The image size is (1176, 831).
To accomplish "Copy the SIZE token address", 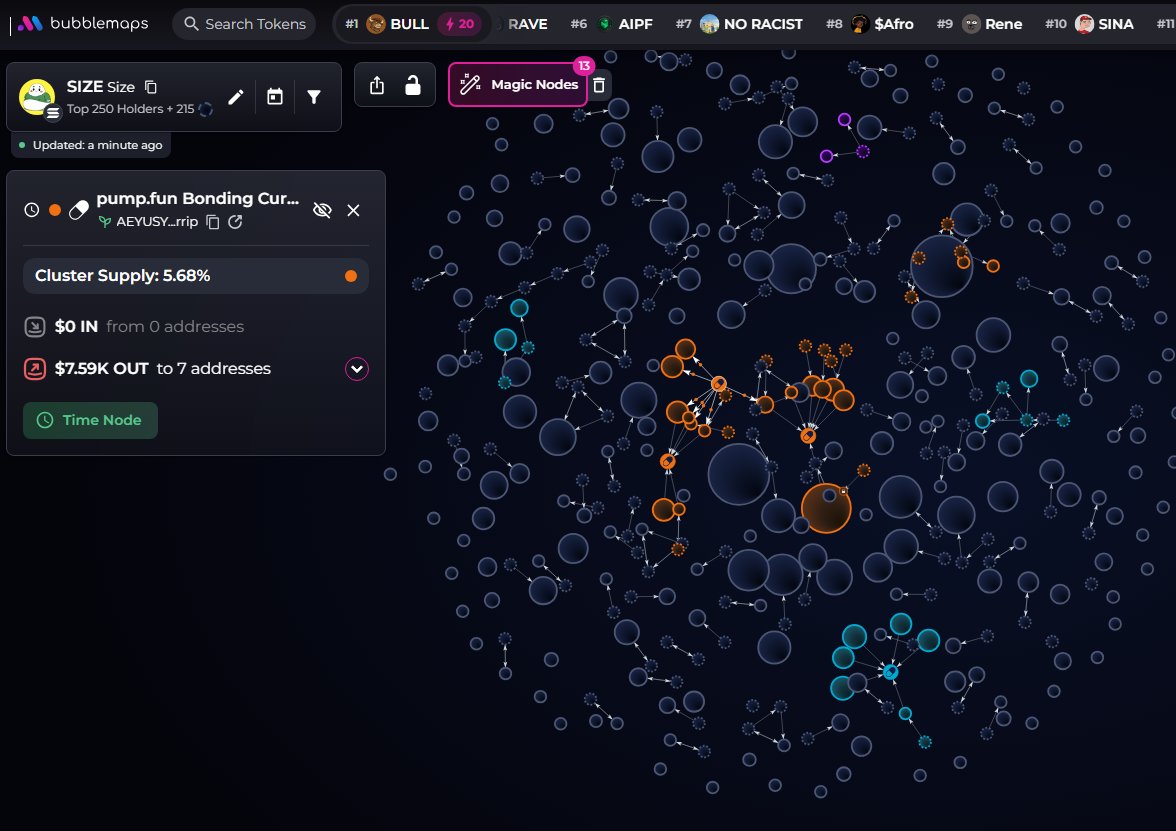I will click(151, 87).
